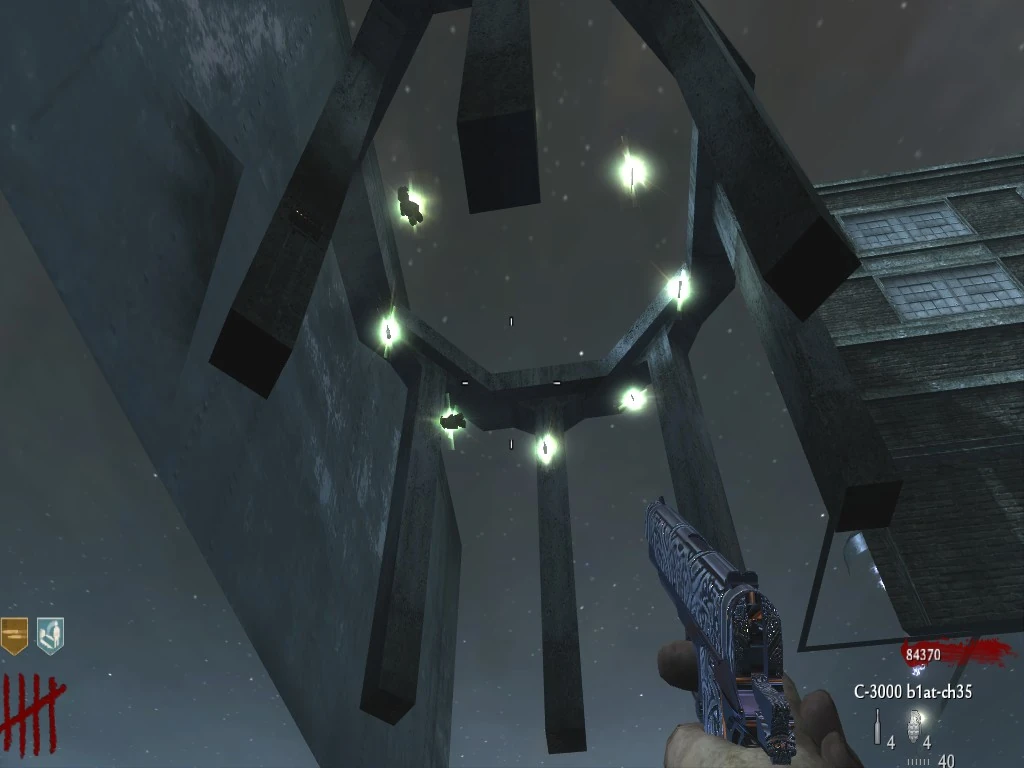Click the red round tally marks

(31, 703)
